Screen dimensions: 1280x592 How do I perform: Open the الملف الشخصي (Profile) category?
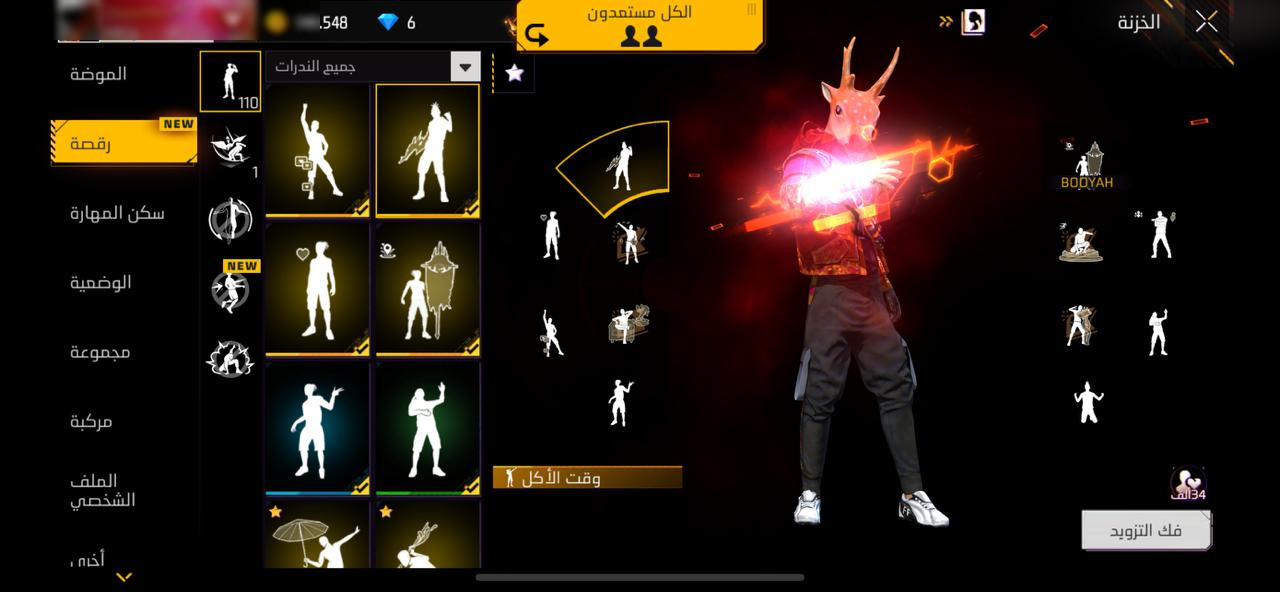click(x=102, y=490)
